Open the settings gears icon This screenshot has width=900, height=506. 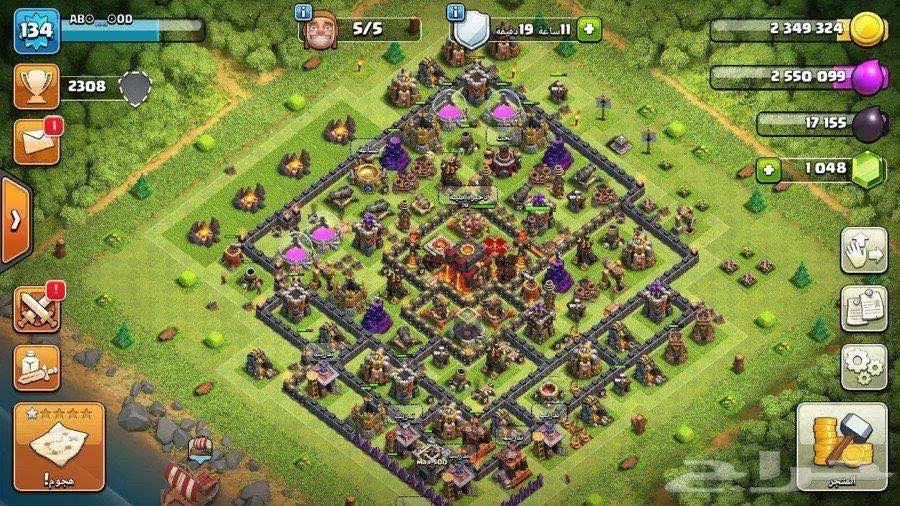point(862,366)
